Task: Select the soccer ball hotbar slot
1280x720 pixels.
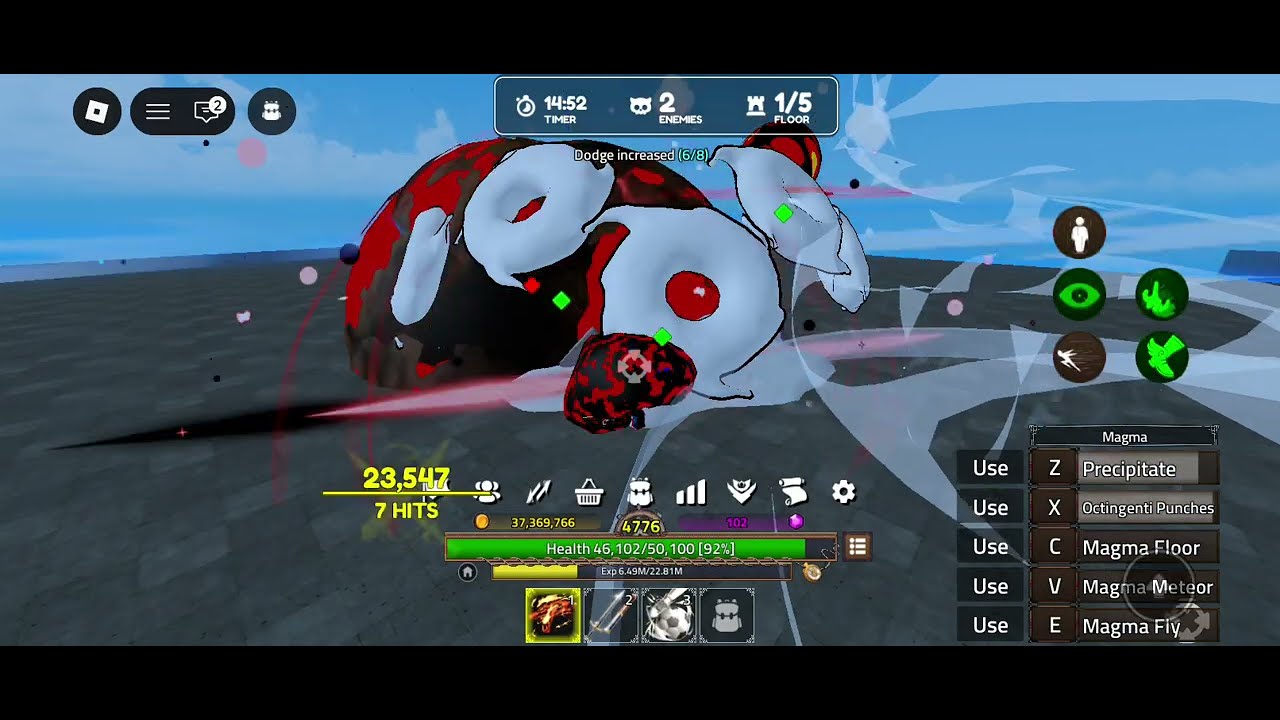Action: click(x=668, y=615)
